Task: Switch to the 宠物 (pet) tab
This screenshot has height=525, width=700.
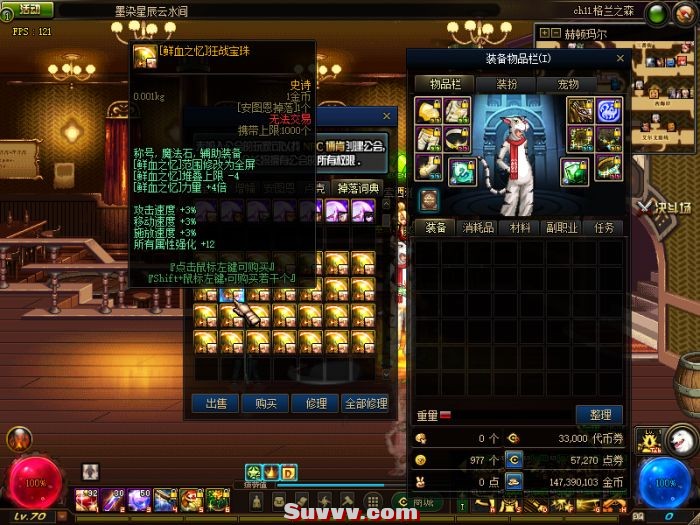Action: [x=568, y=85]
